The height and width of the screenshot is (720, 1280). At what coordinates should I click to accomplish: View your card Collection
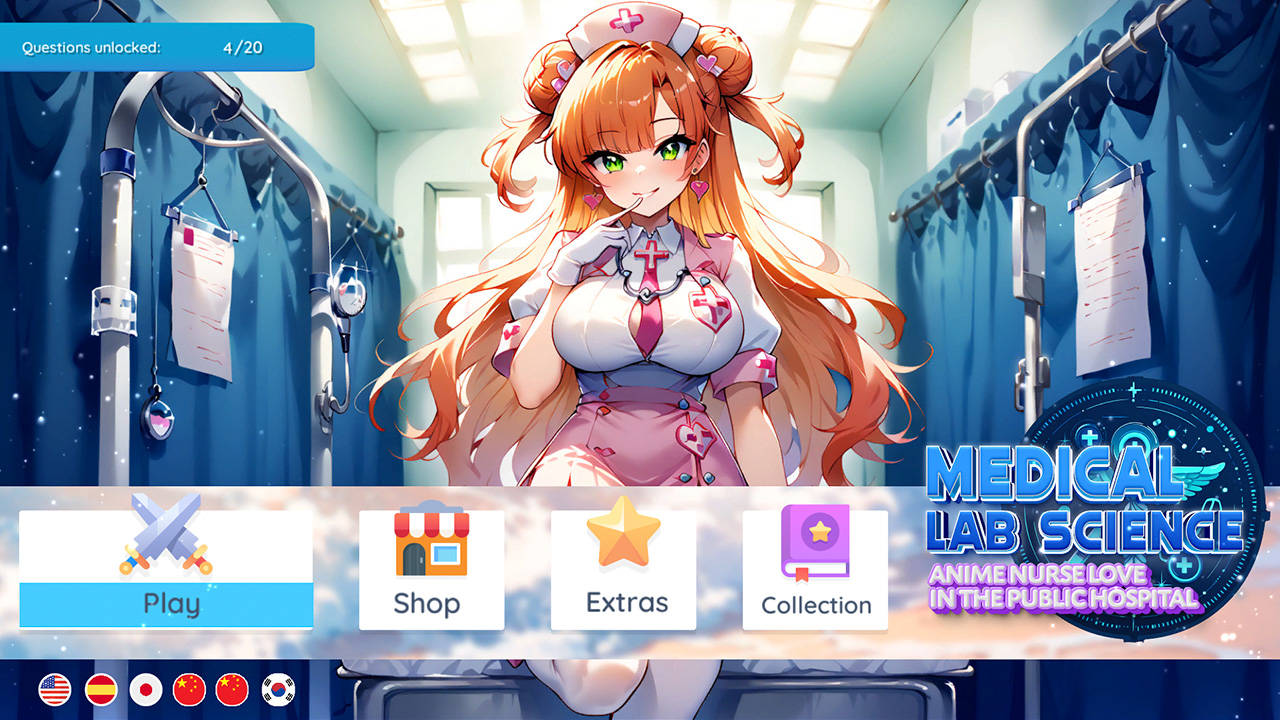click(814, 603)
